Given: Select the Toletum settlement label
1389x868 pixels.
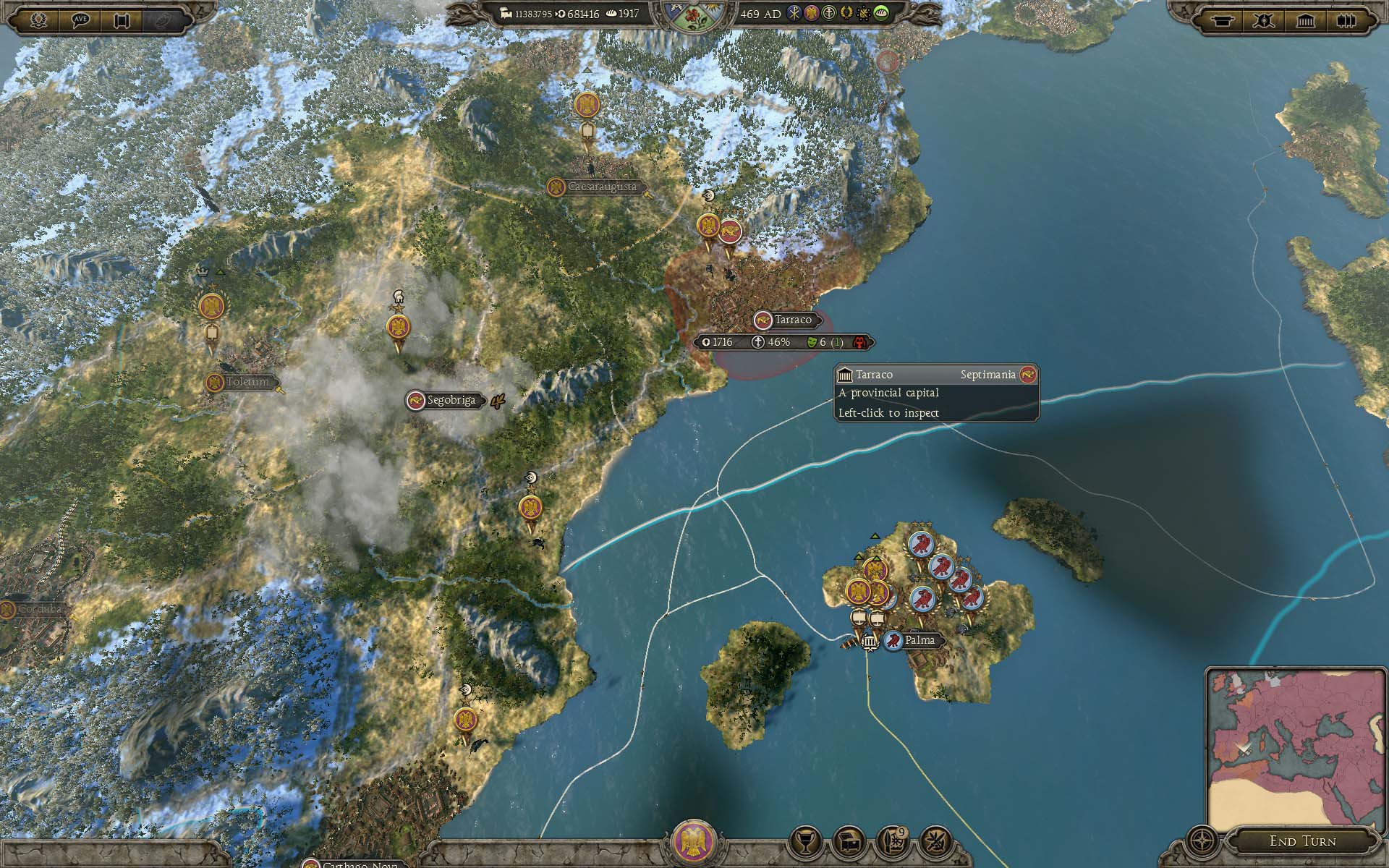Looking at the screenshot, I should (x=247, y=382).
